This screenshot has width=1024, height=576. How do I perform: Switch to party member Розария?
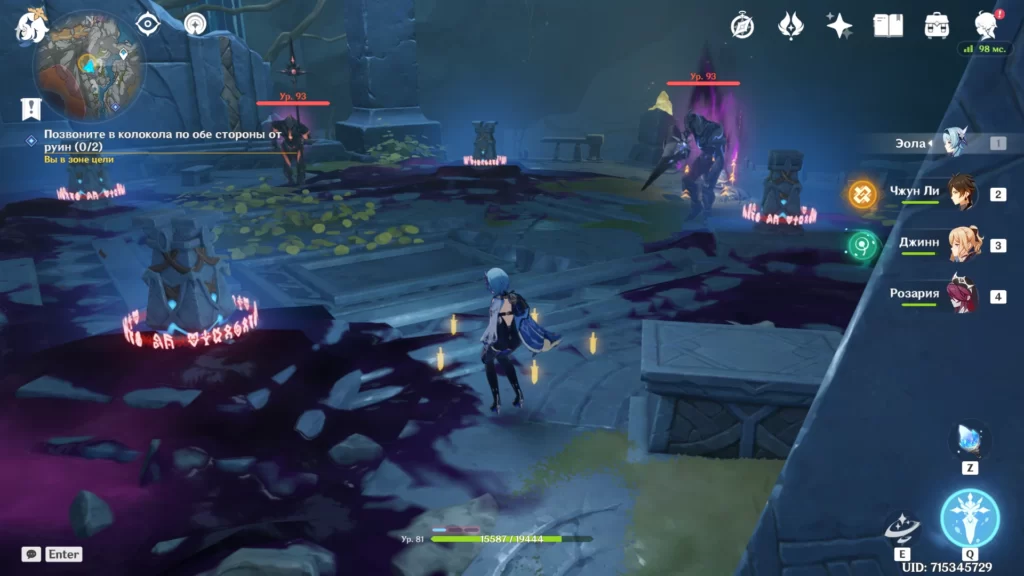coord(962,296)
